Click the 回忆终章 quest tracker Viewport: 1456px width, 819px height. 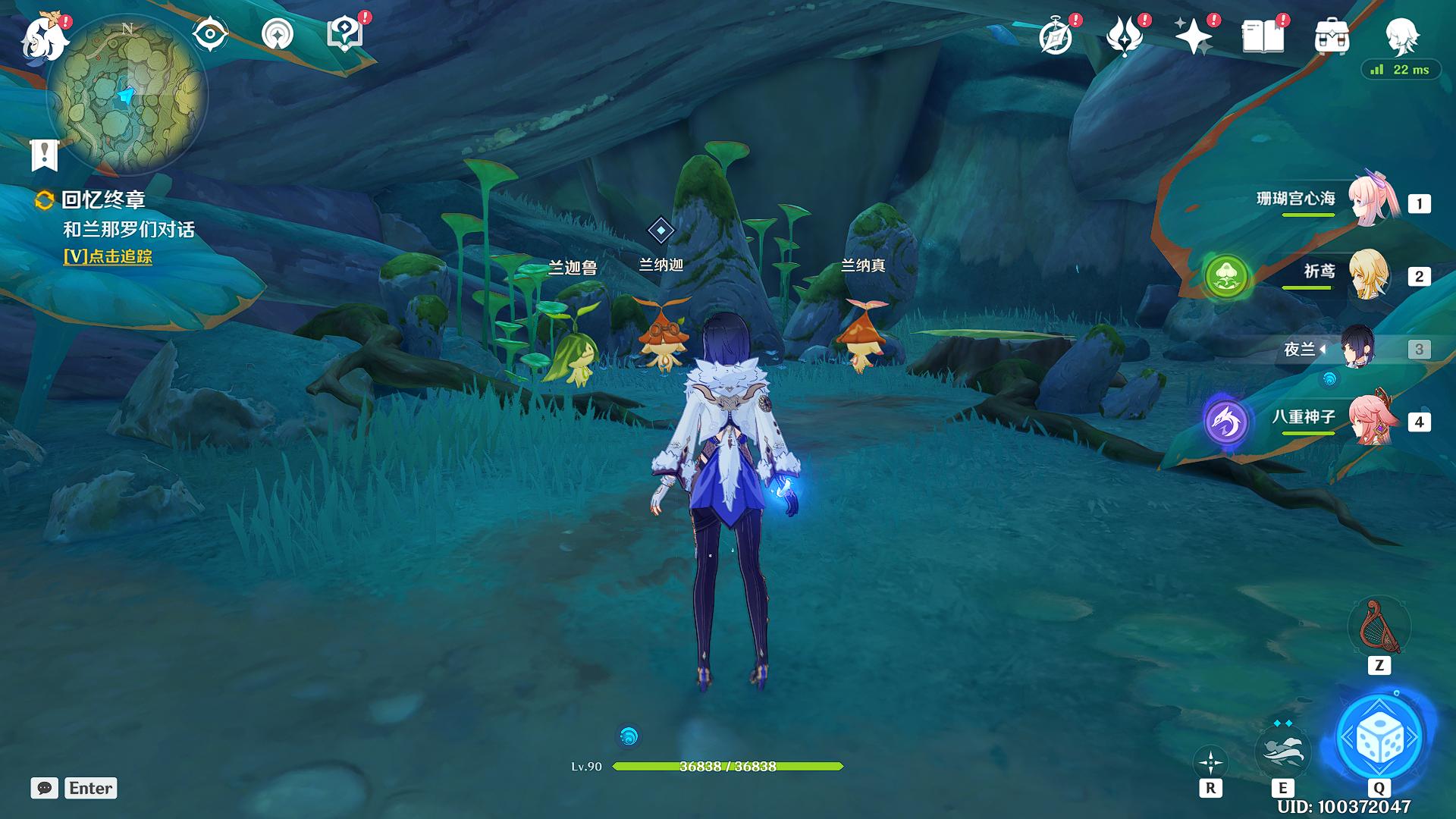point(103,199)
